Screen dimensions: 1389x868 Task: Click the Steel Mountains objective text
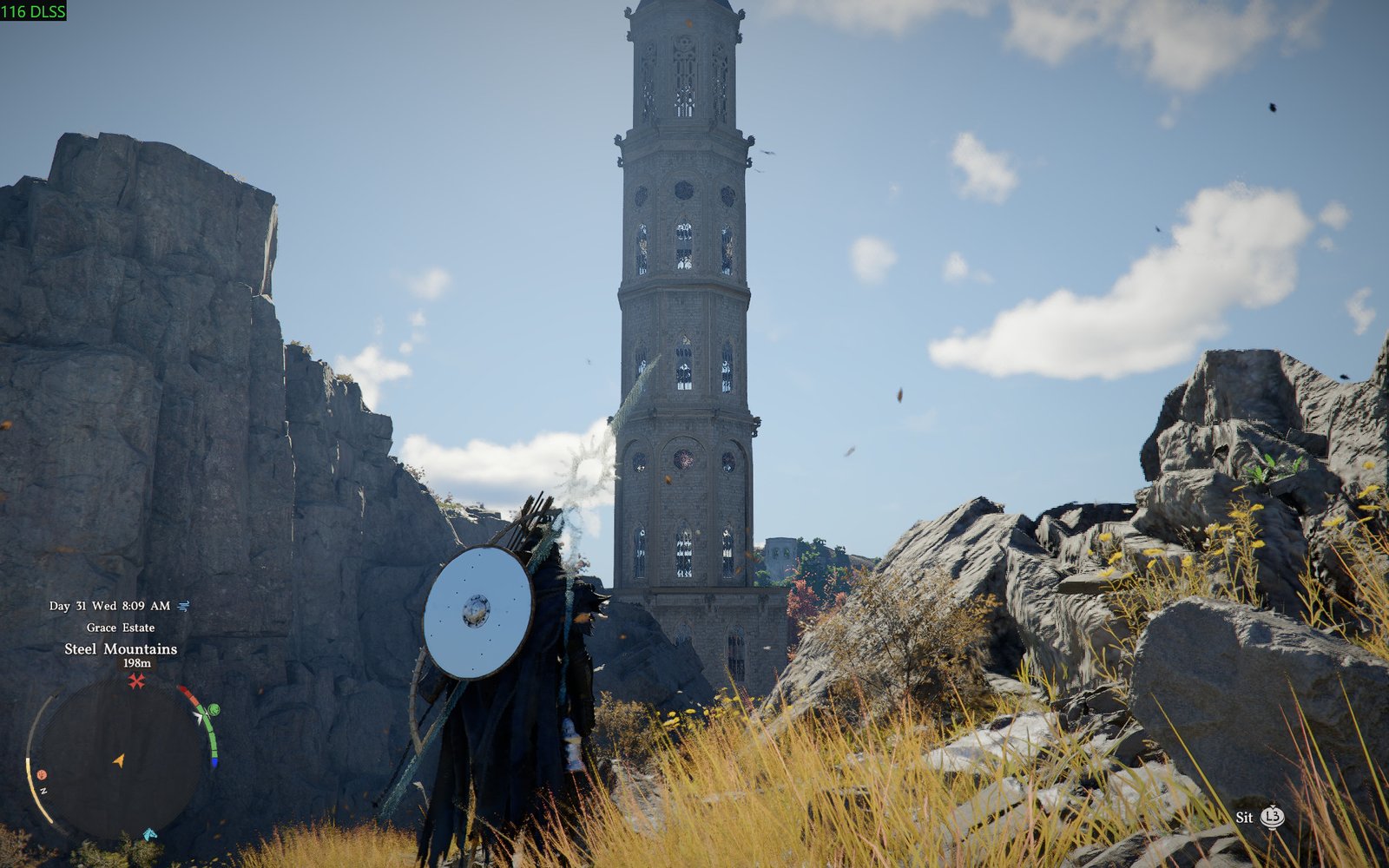(x=121, y=649)
